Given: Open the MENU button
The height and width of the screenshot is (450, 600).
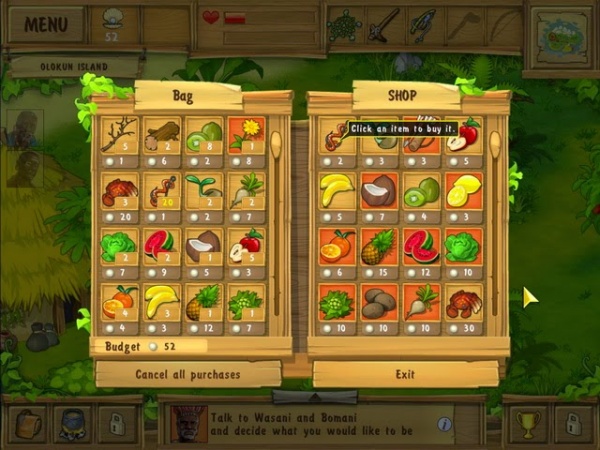Looking at the screenshot, I should tap(47, 24).
